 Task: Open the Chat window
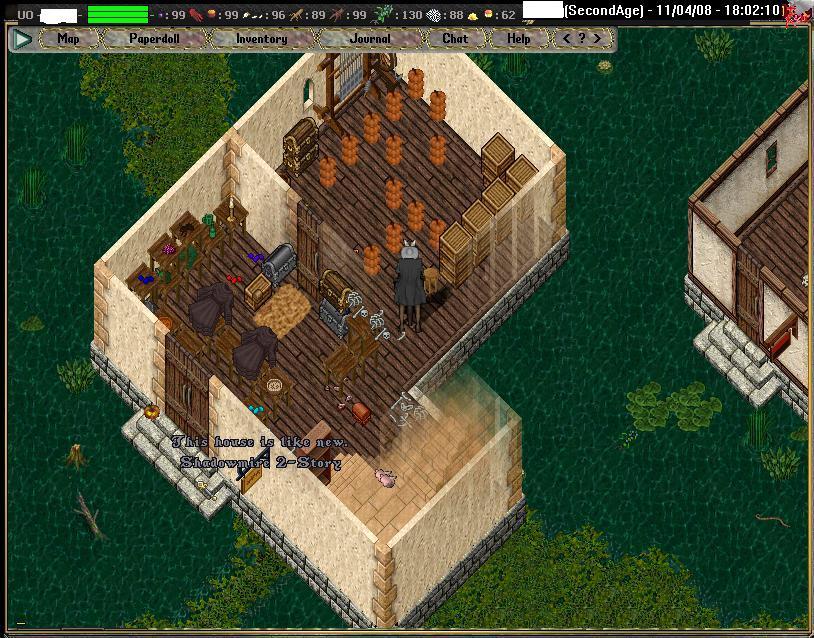pos(455,39)
